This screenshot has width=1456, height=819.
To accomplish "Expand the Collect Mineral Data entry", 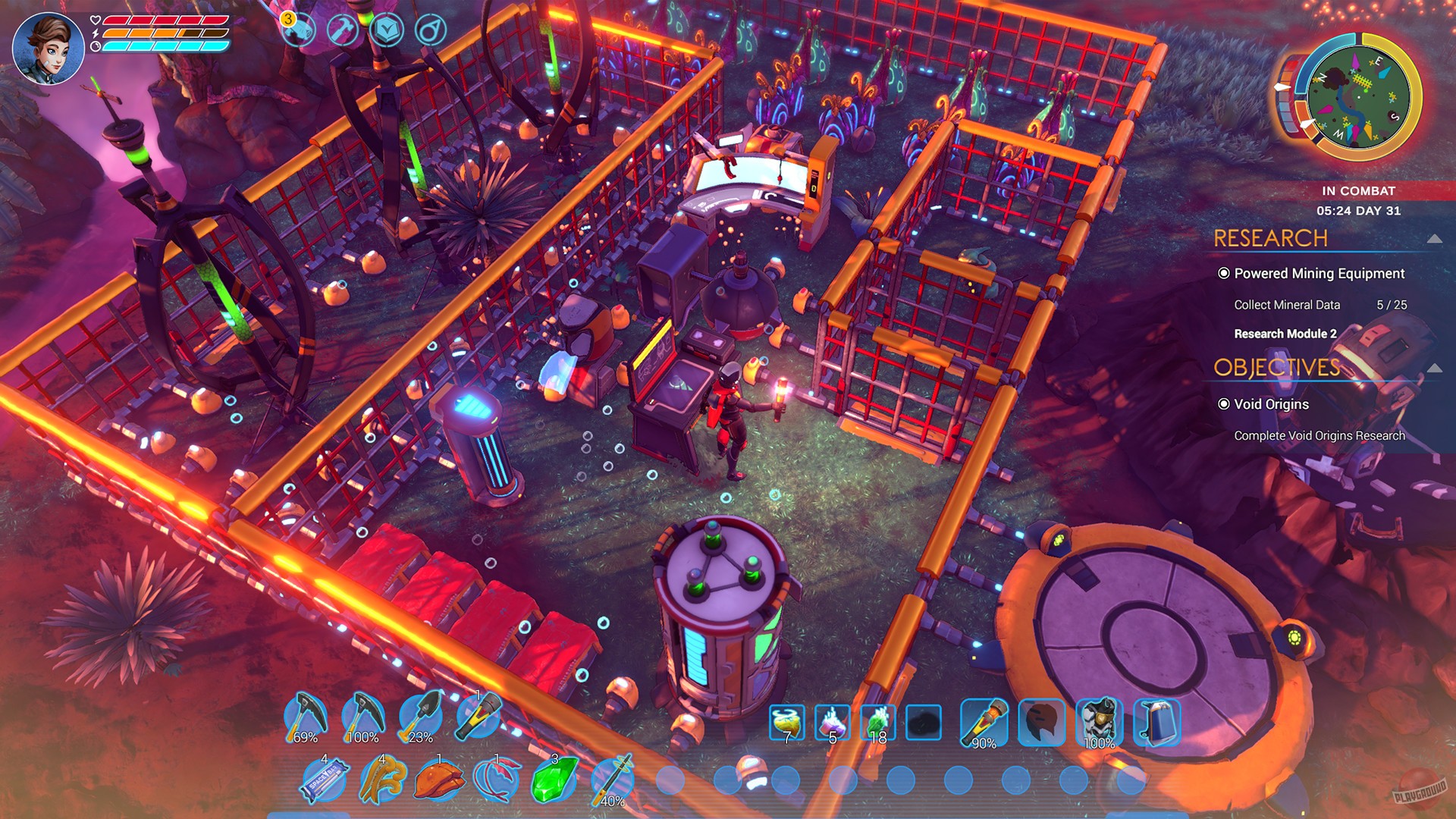I will (1286, 304).
